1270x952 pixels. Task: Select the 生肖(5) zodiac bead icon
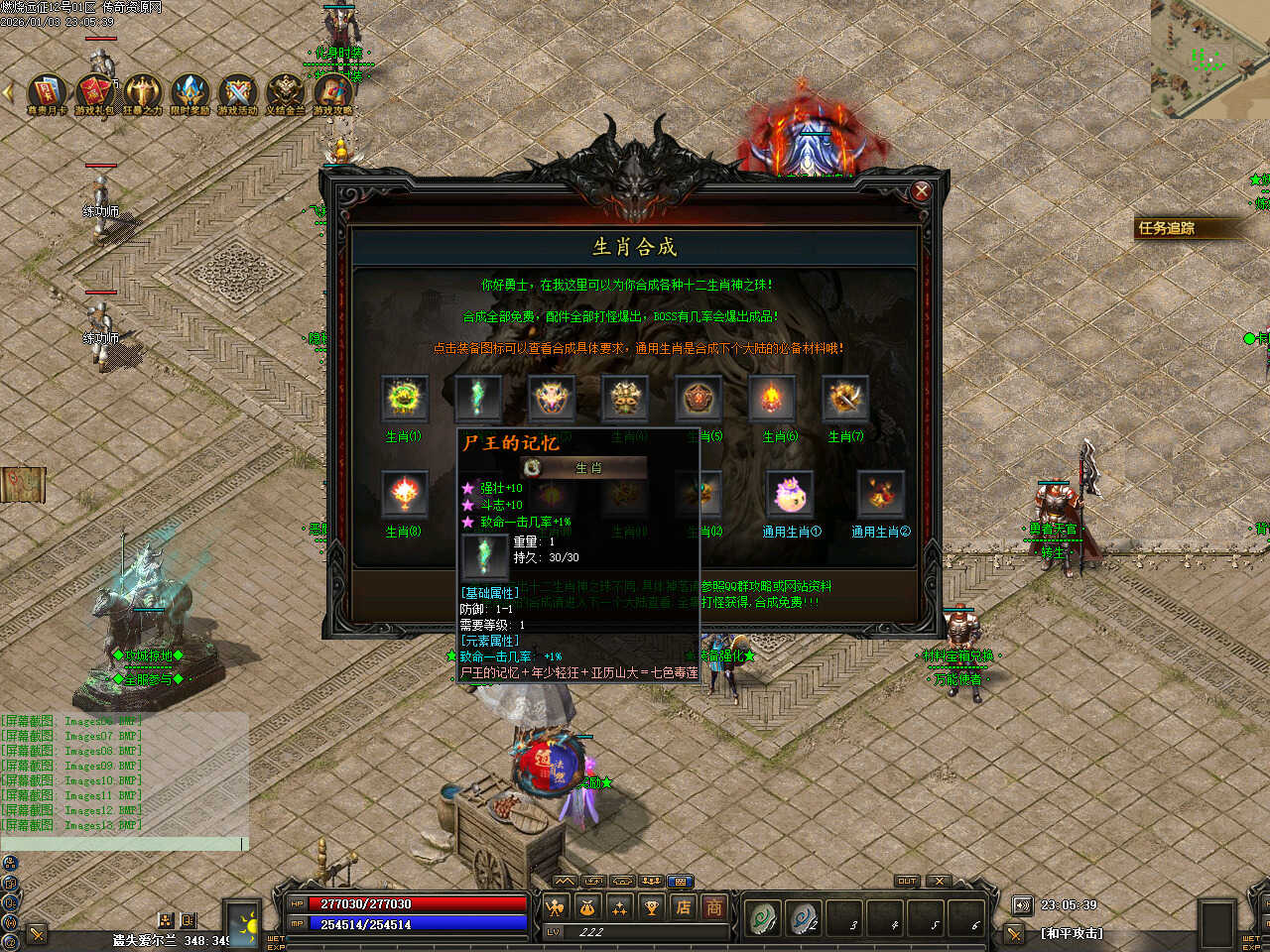698,400
